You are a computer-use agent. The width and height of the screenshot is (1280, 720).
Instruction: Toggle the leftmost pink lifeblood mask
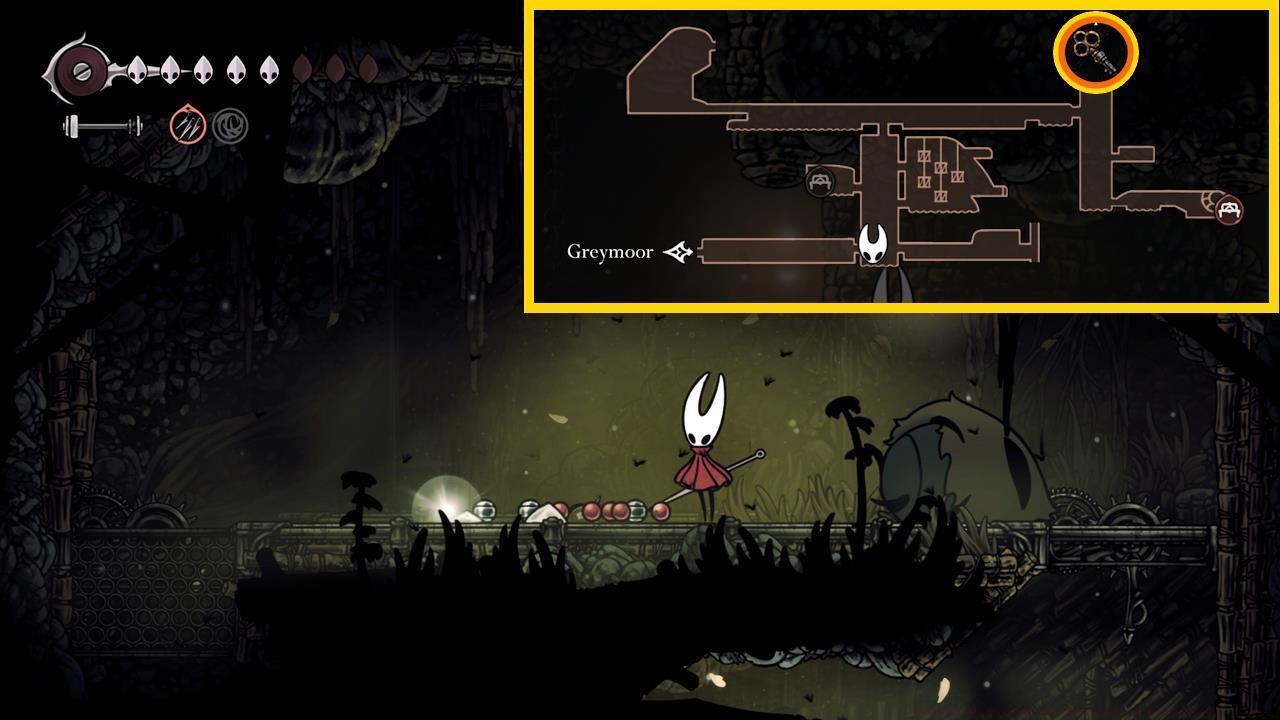click(300, 70)
